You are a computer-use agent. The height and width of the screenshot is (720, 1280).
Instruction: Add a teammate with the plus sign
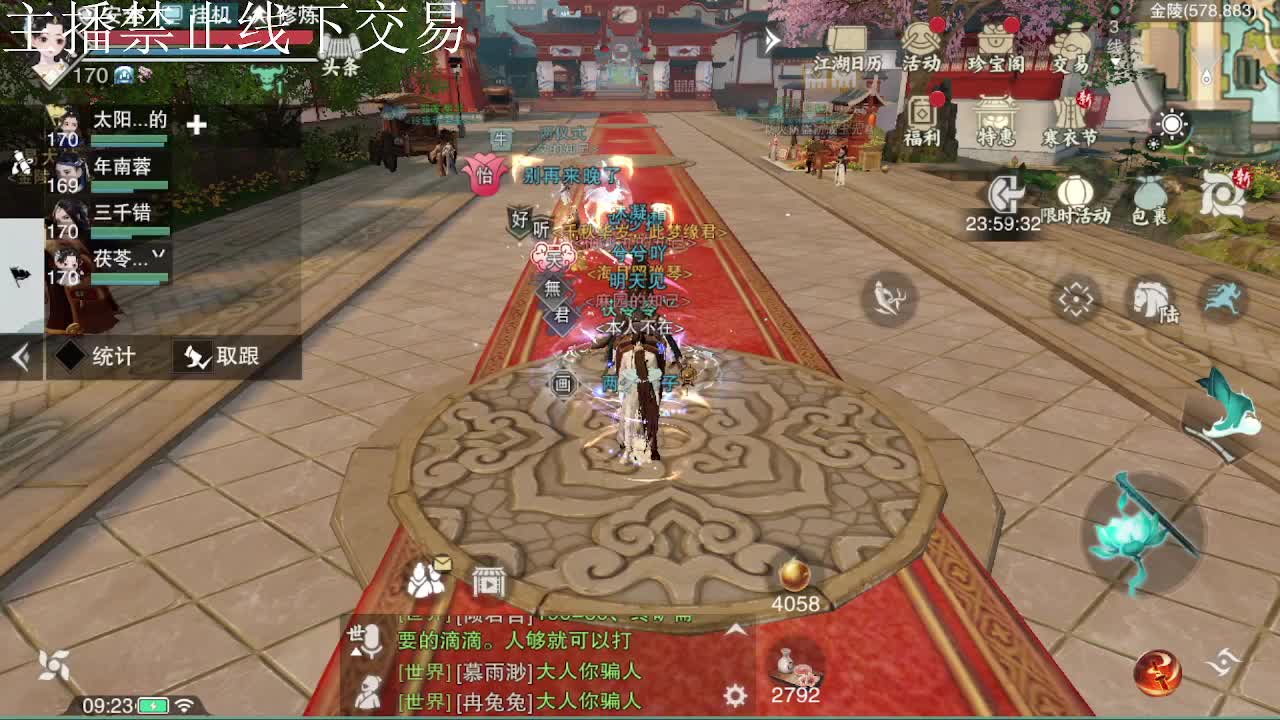pyautogui.click(x=196, y=123)
